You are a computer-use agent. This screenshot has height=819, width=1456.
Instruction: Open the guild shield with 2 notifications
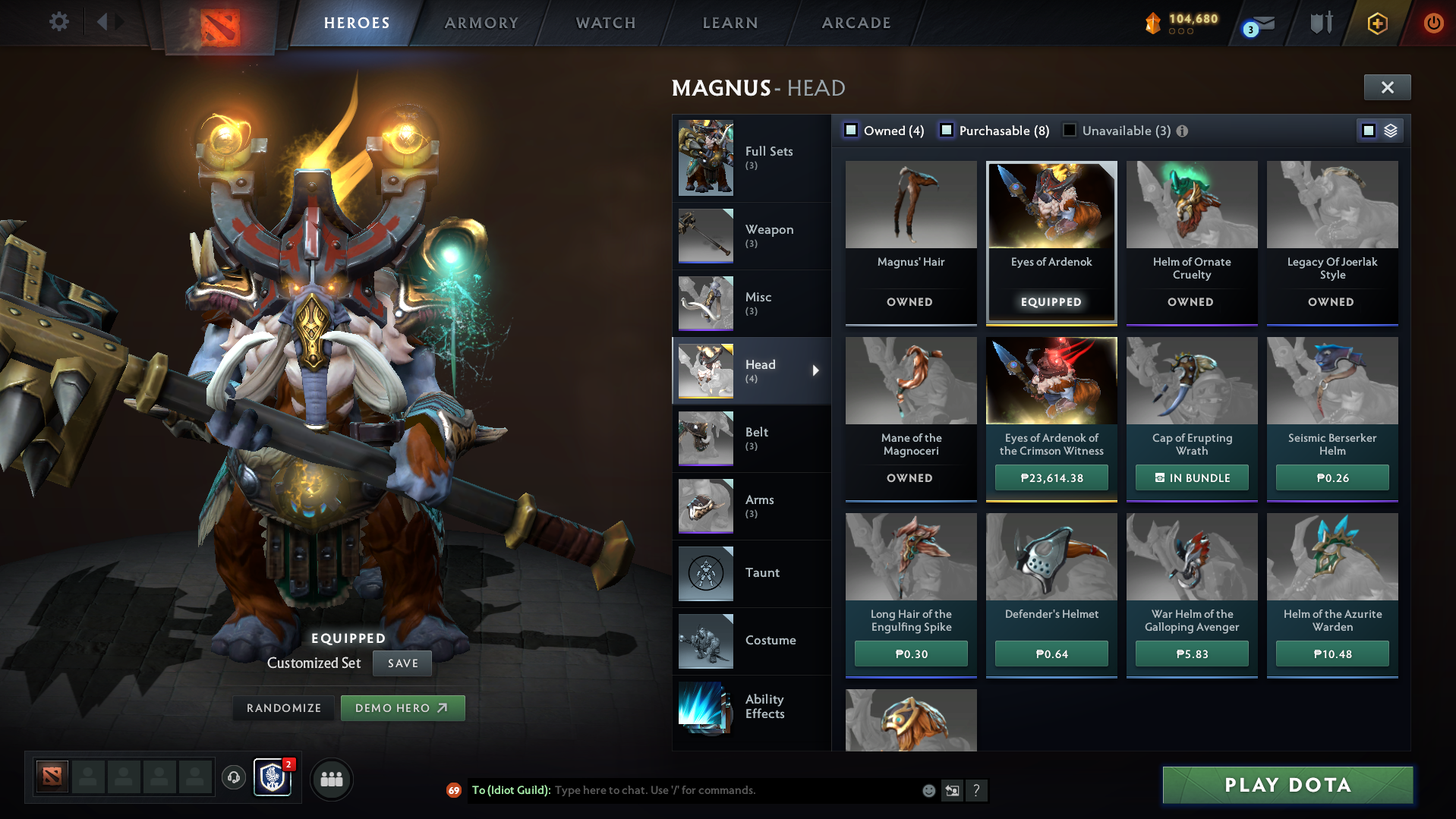tap(272, 779)
